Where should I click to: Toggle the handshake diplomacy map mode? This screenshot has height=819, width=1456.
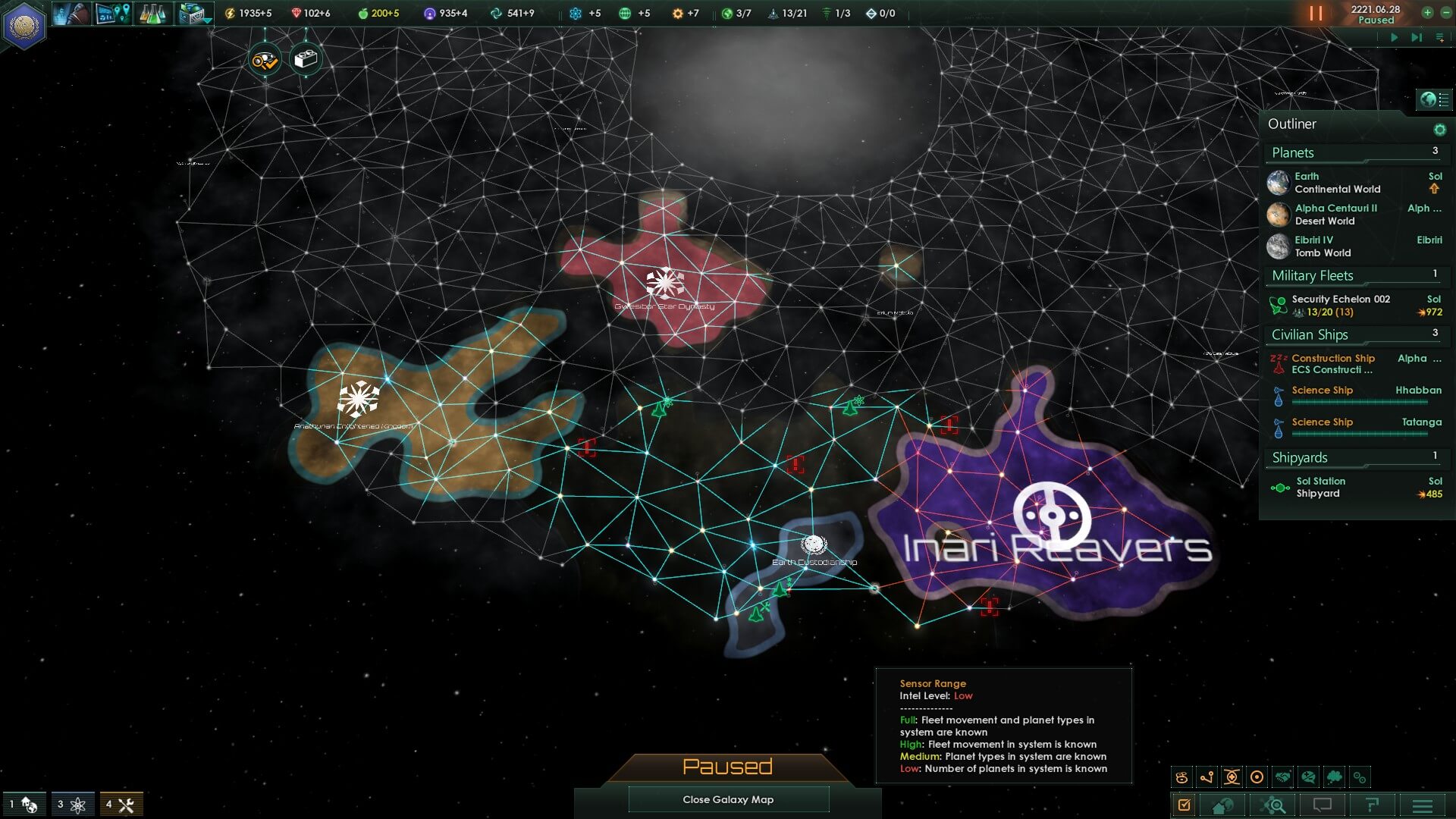point(1282,777)
